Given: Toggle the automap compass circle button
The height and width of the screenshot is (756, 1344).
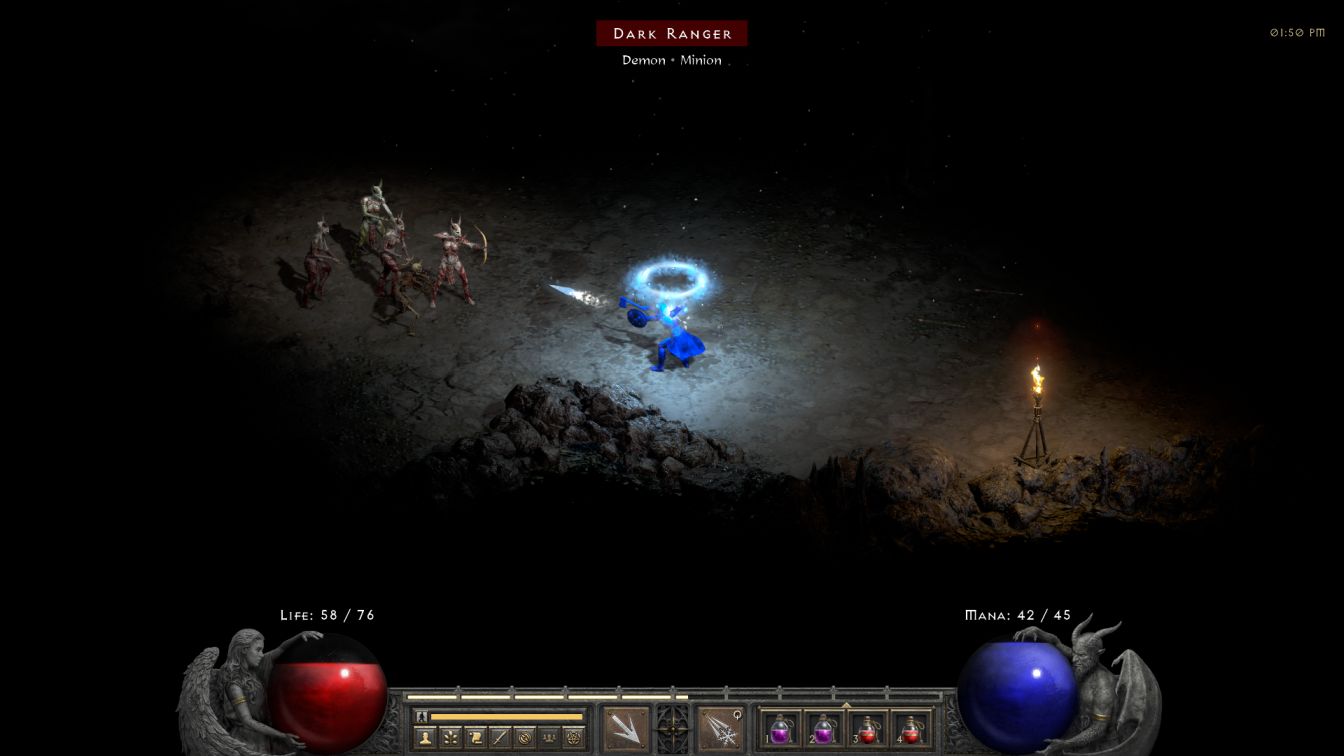Looking at the screenshot, I should (524, 738).
